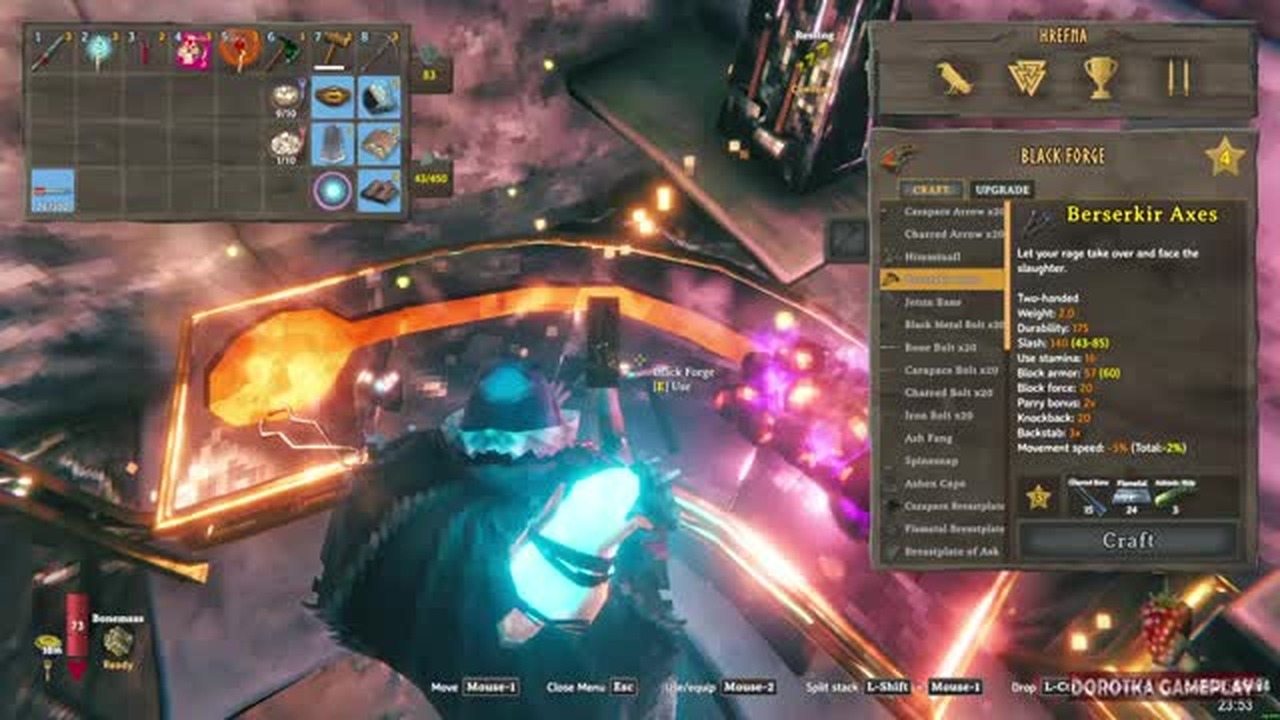Open the raven Hugin icon

pos(954,78)
